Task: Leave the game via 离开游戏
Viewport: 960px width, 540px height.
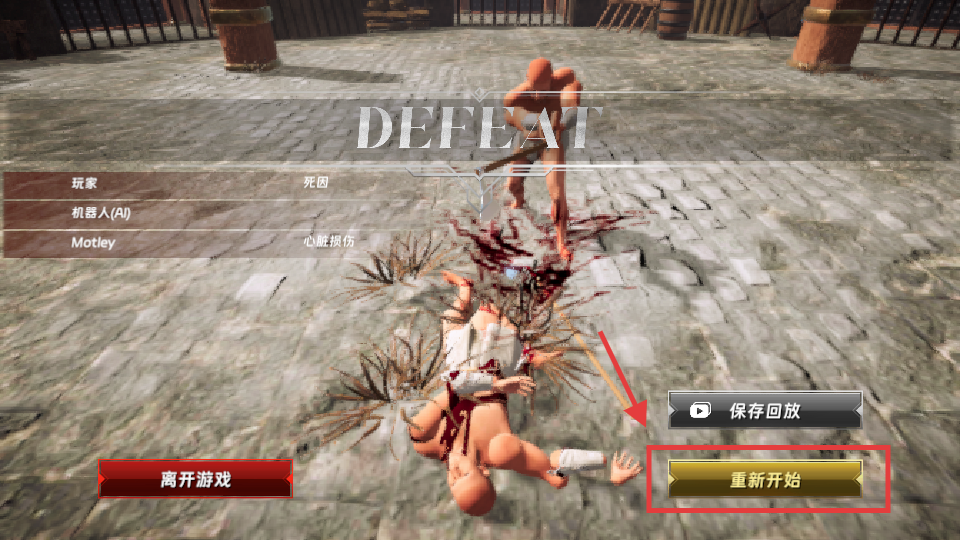Action: pyautogui.click(x=195, y=479)
